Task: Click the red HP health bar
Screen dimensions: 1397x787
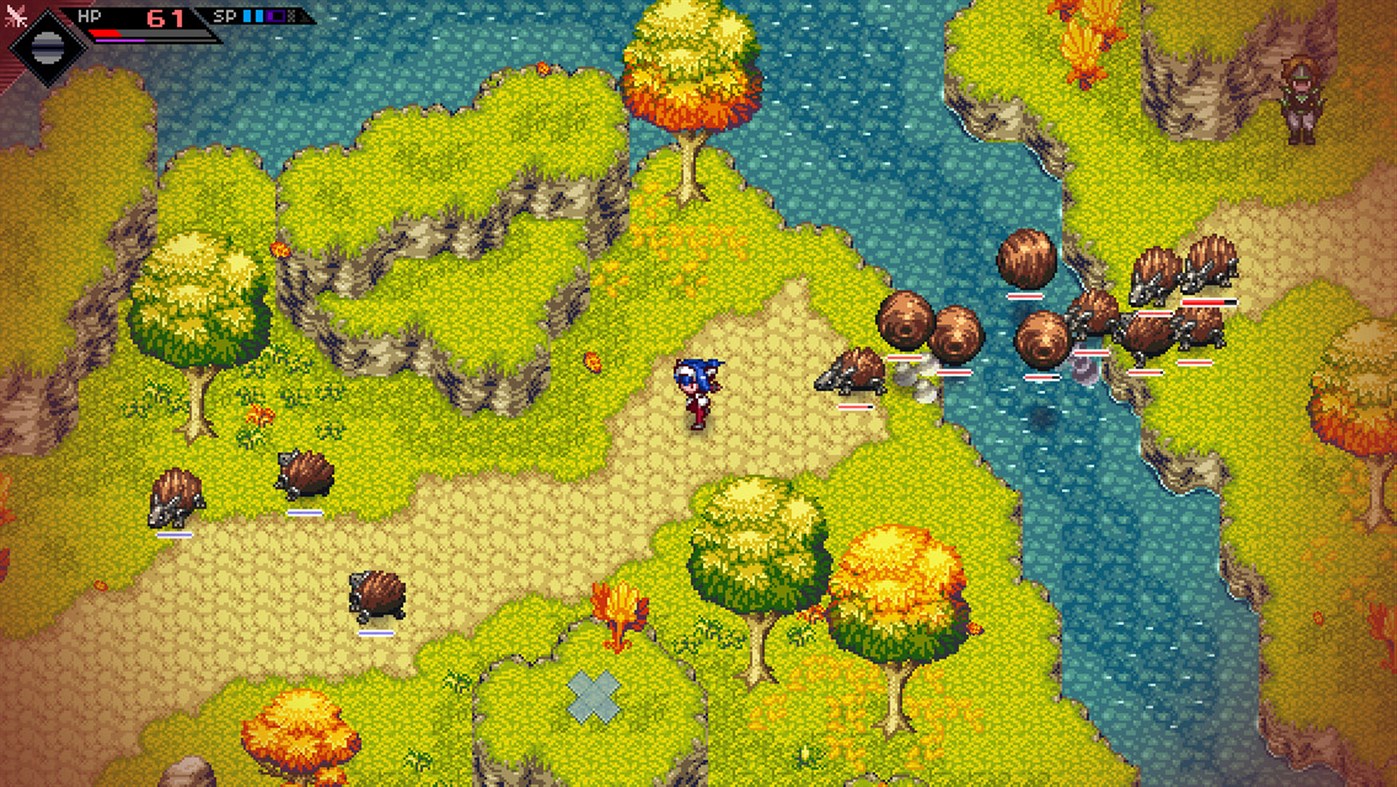Action: pyautogui.click(x=105, y=33)
